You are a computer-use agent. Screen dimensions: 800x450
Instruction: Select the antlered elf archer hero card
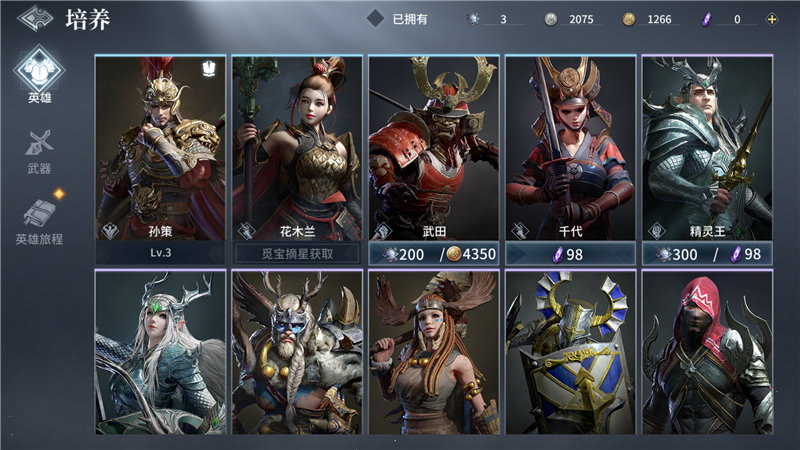(x=160, y=352)
